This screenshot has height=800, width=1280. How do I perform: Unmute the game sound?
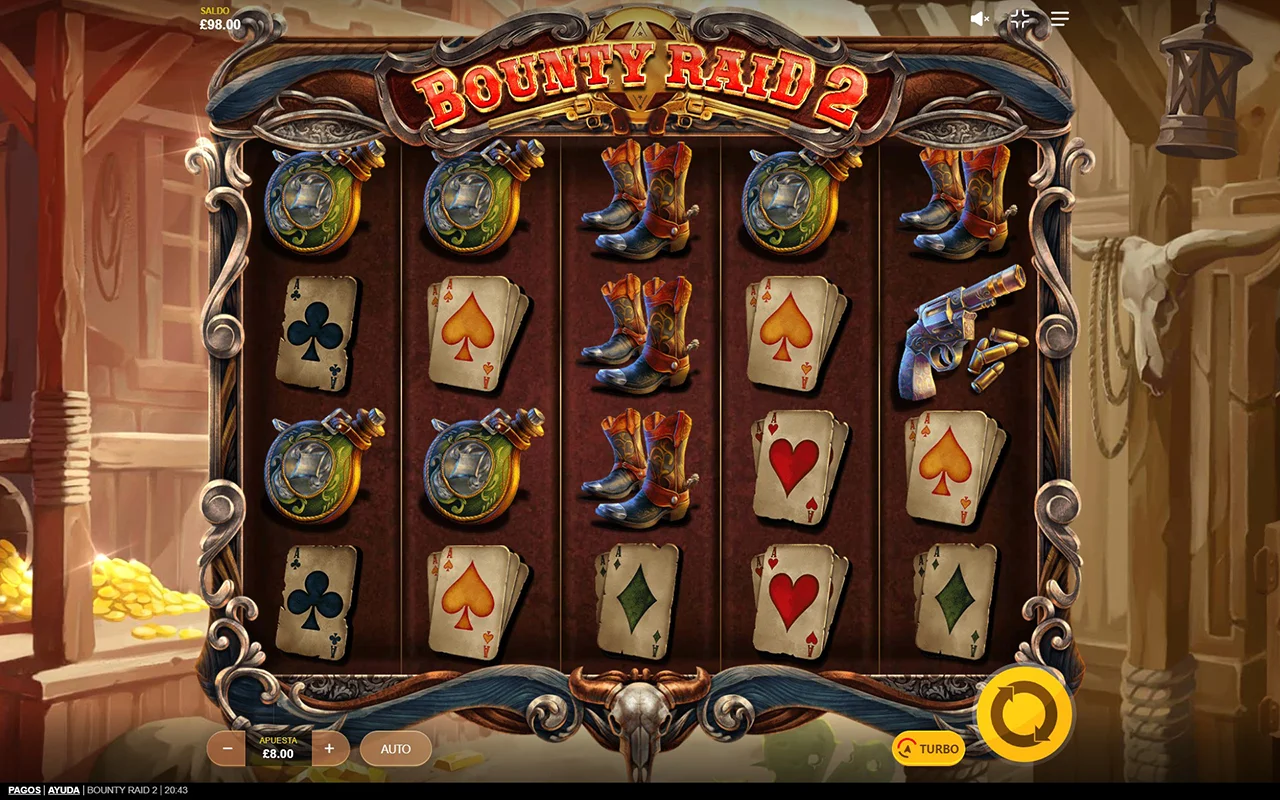click(x=980, y=19)
